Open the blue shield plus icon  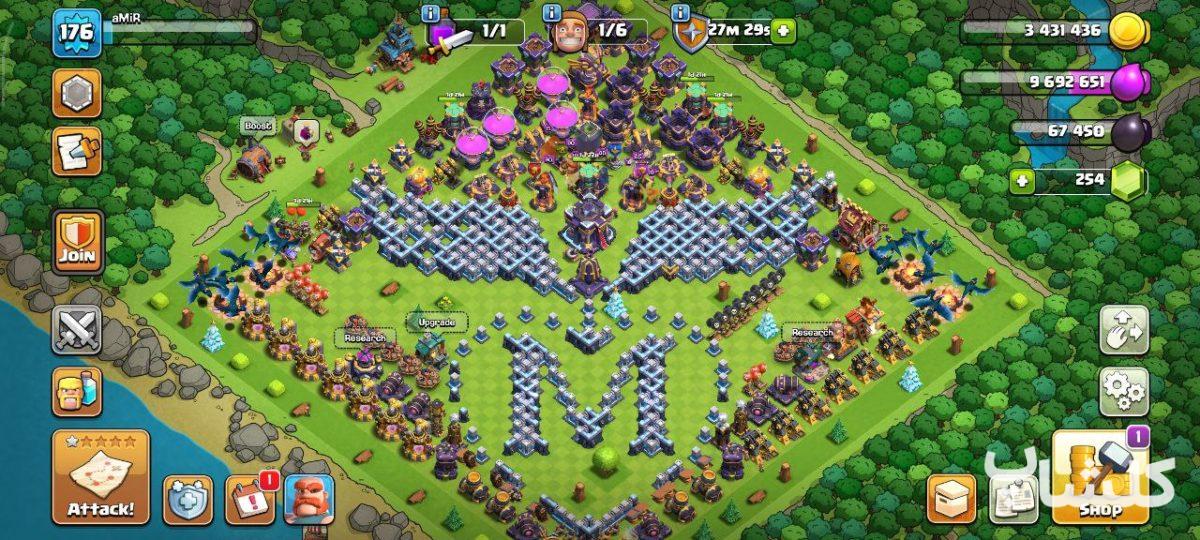pos(188,500)
